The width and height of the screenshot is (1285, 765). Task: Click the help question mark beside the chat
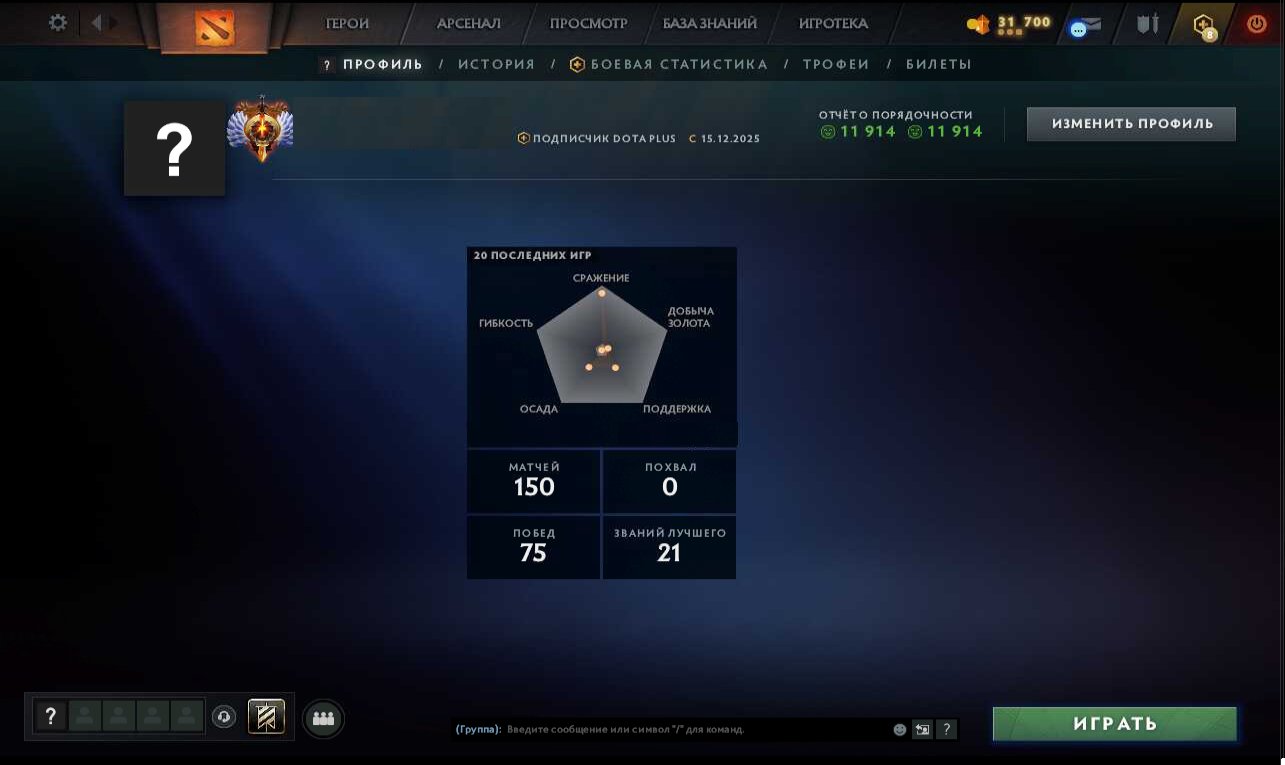(x=946, y=729)
